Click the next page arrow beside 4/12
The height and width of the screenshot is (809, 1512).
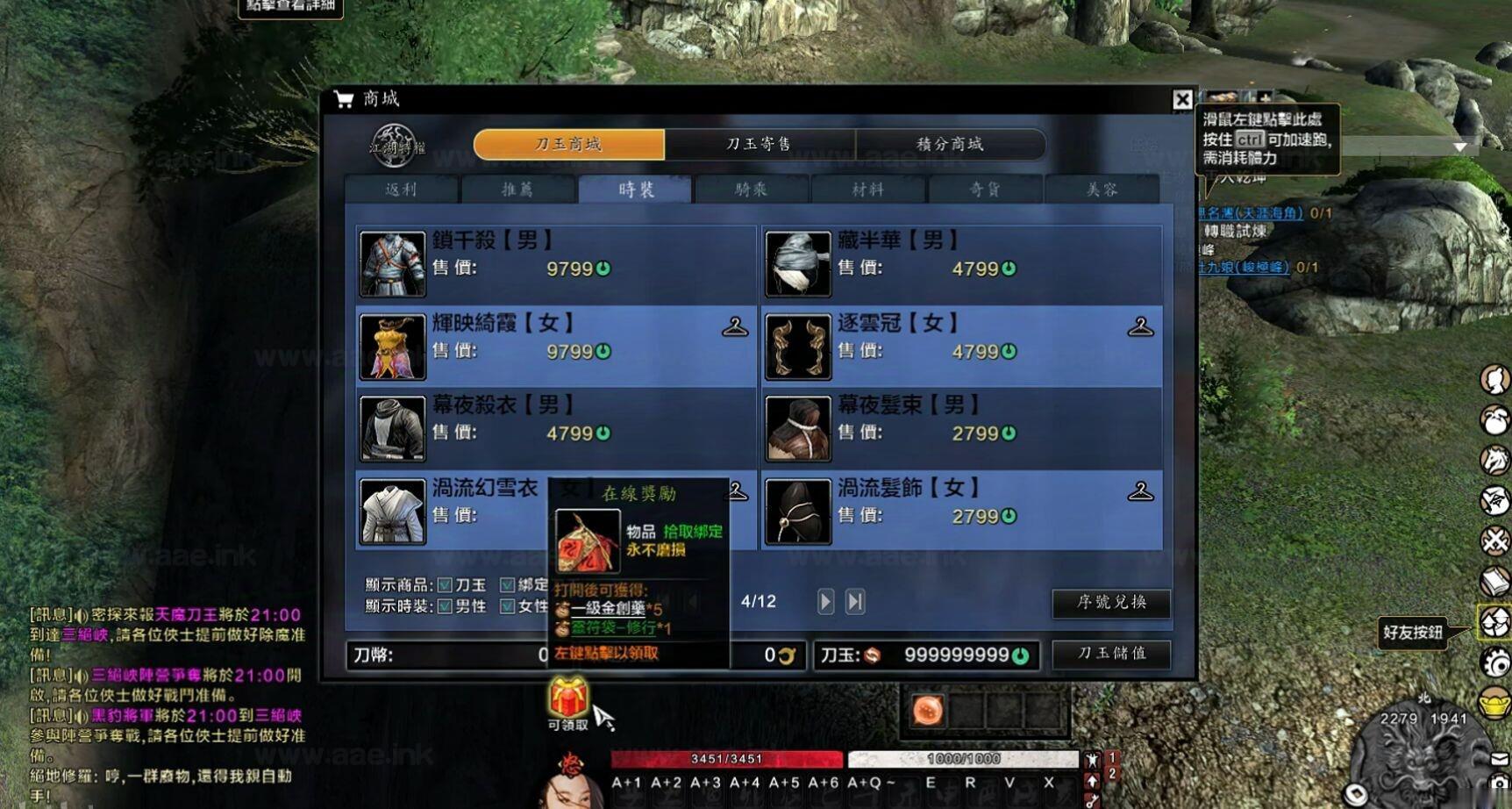(824, 602)
